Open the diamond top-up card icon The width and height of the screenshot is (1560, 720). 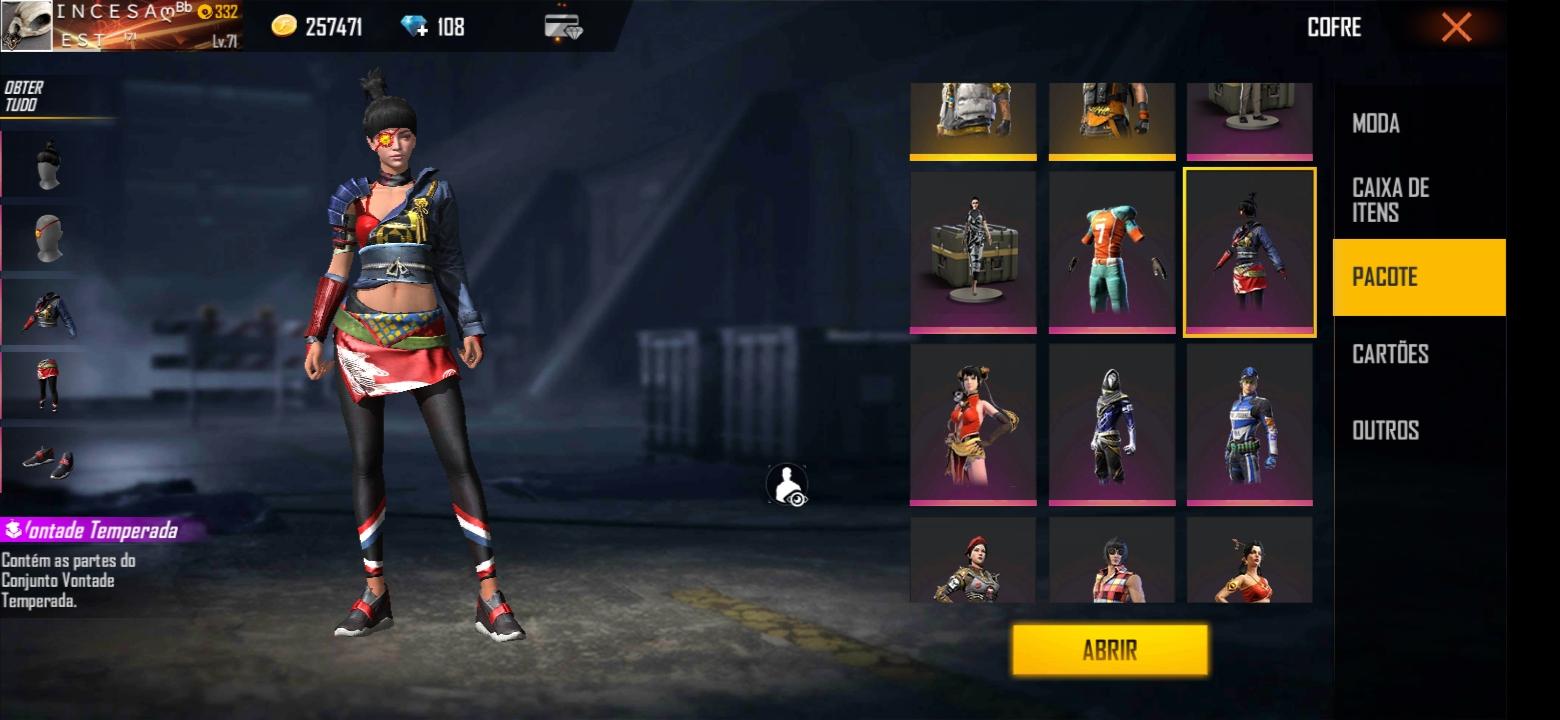coord(563,26)
